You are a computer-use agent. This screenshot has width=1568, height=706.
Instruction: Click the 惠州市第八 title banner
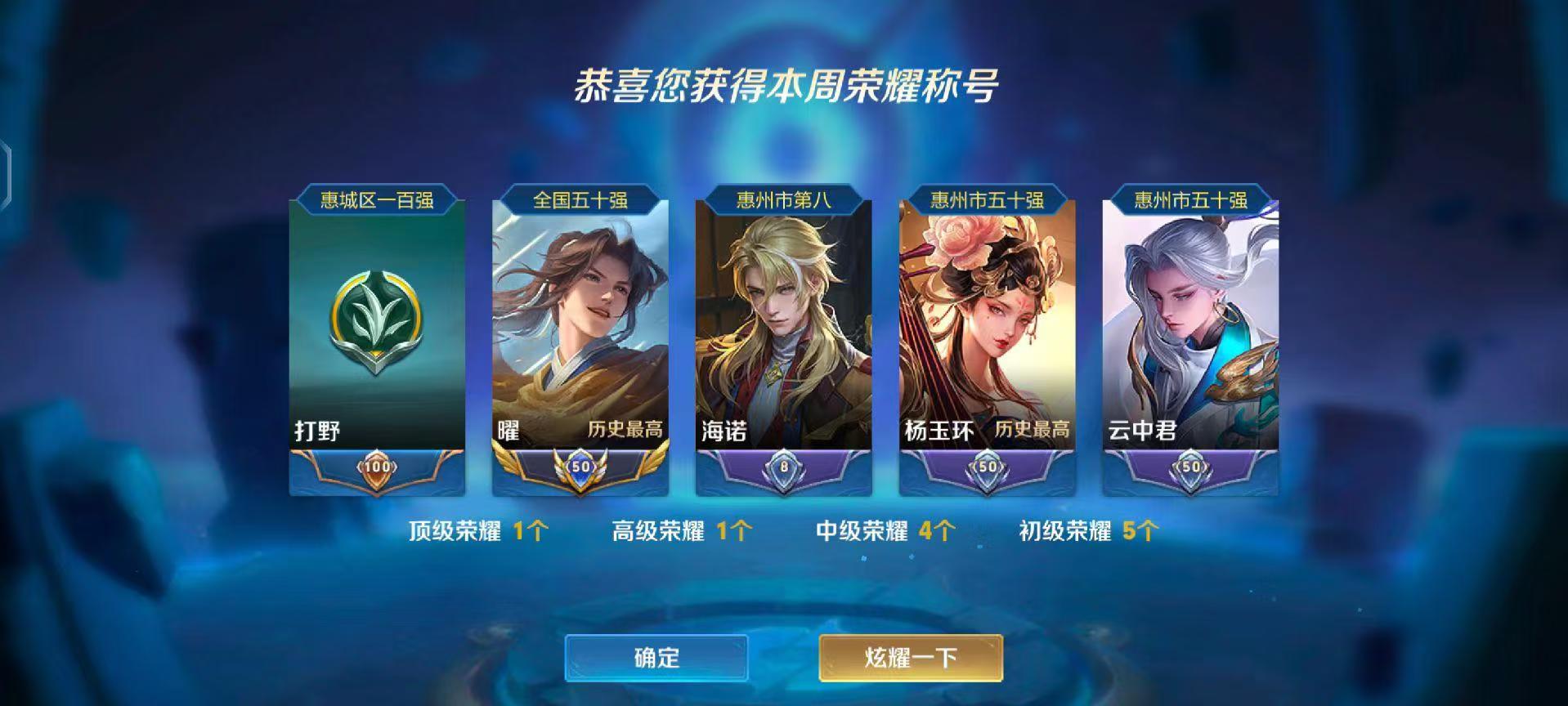(x=781, y=197)
